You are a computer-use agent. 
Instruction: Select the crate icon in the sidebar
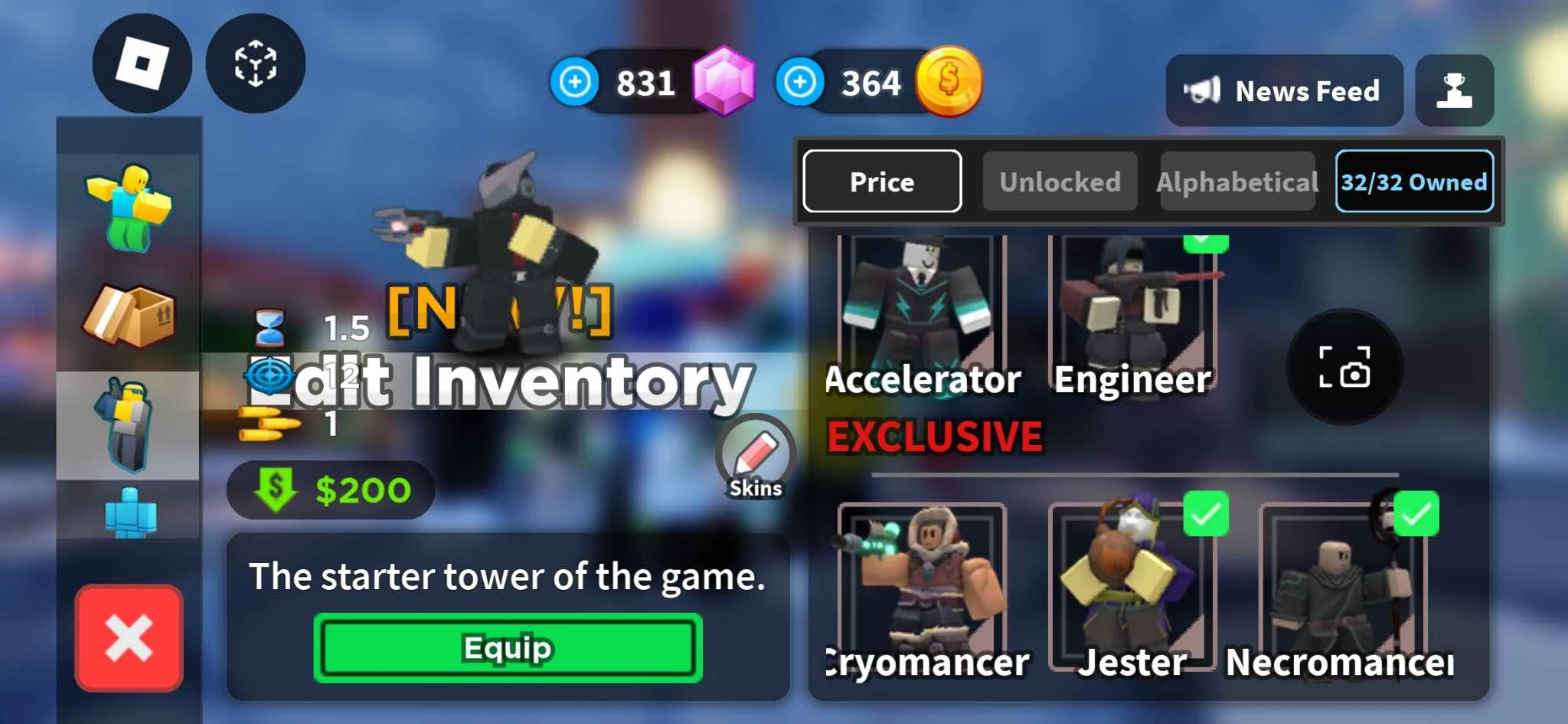[129, 314]
